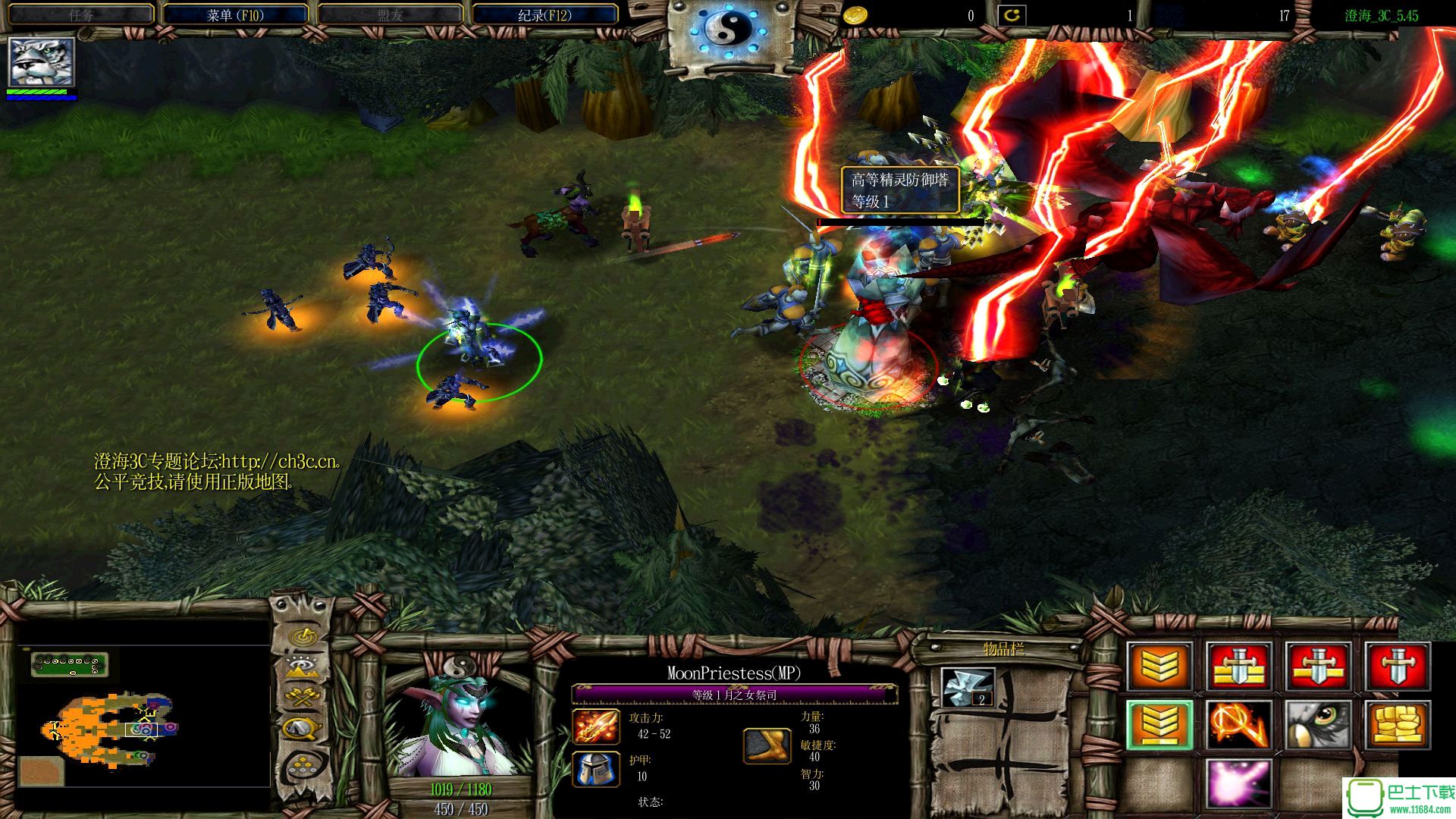Activate the minimap signal ping button
1456x819 pixels.
303,634
